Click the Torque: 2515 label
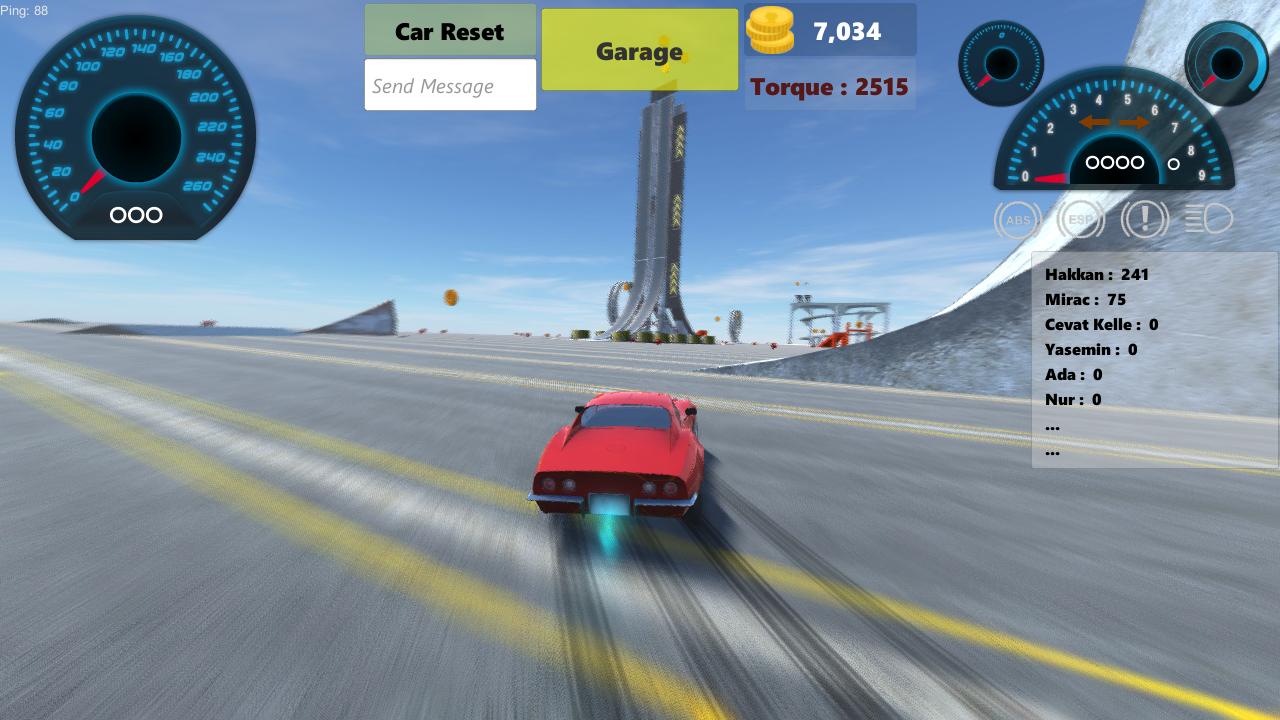This screenshot has width=1280, height=720. coord(830,86)
